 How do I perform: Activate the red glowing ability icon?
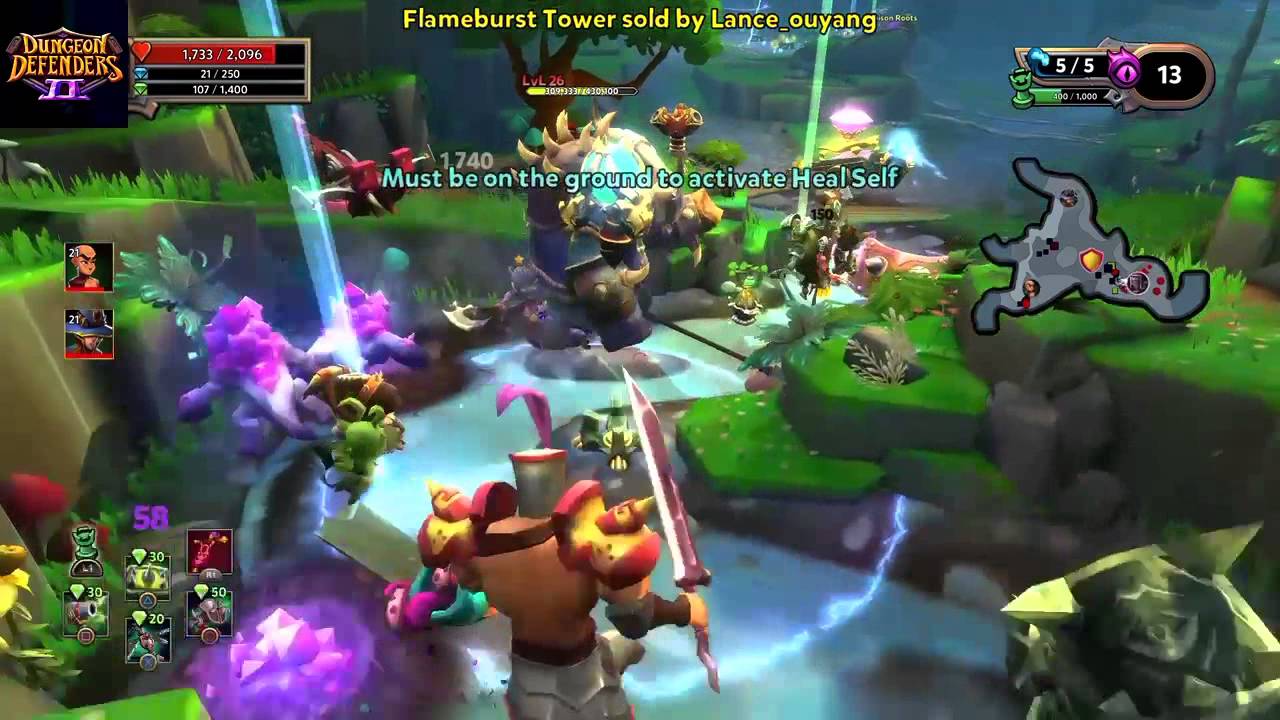(x=210, y=552)
